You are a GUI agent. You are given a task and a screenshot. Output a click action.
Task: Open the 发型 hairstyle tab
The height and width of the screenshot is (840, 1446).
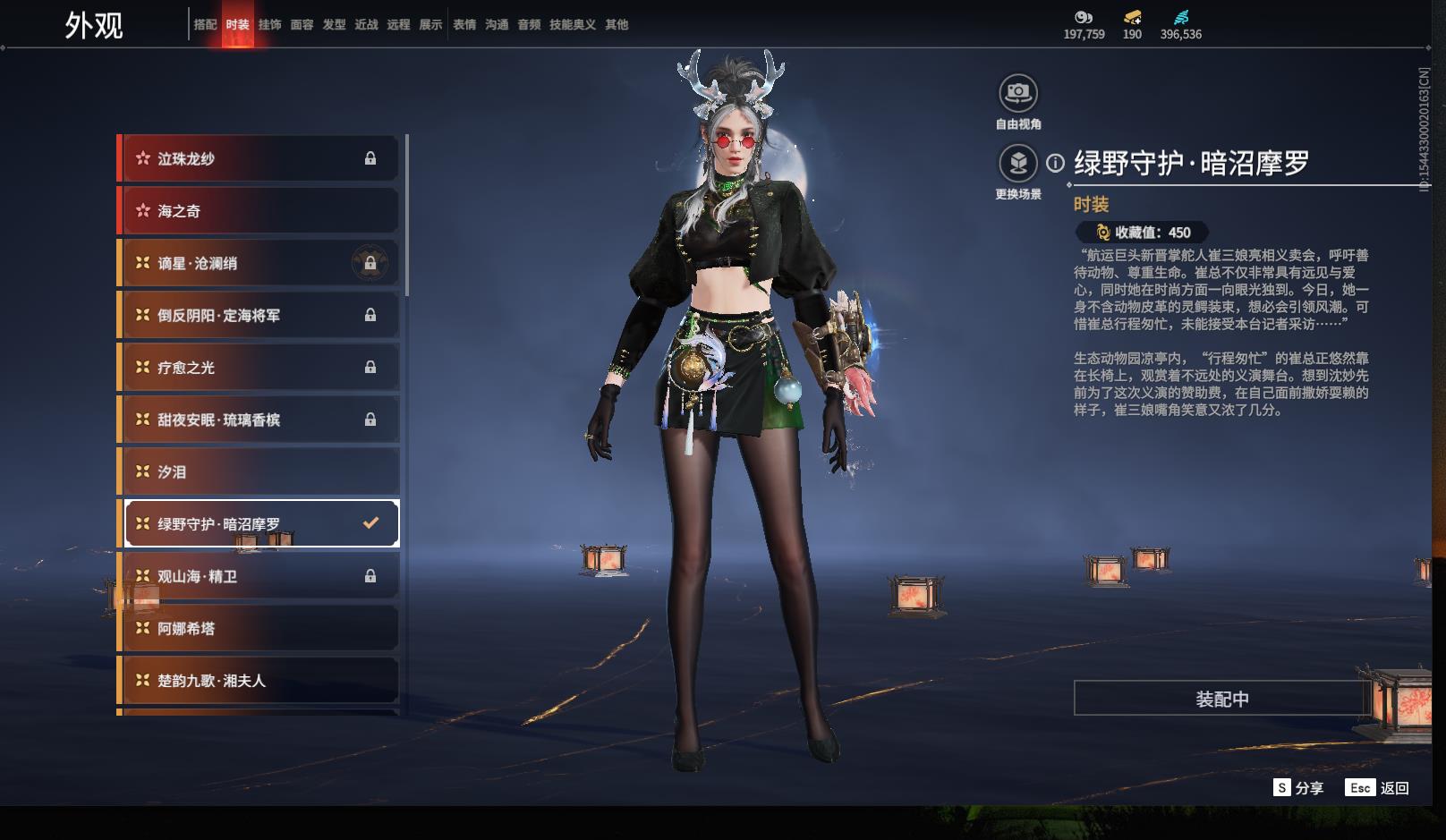[x=334, y=25]
